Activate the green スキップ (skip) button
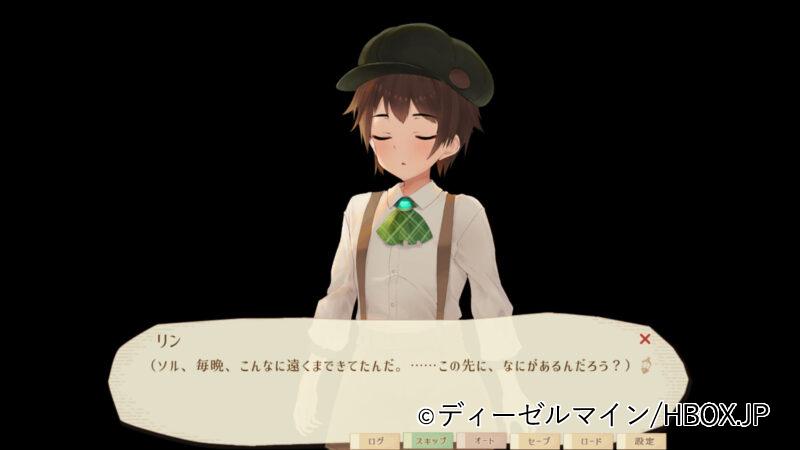The image size is (800, 450). 428,440
